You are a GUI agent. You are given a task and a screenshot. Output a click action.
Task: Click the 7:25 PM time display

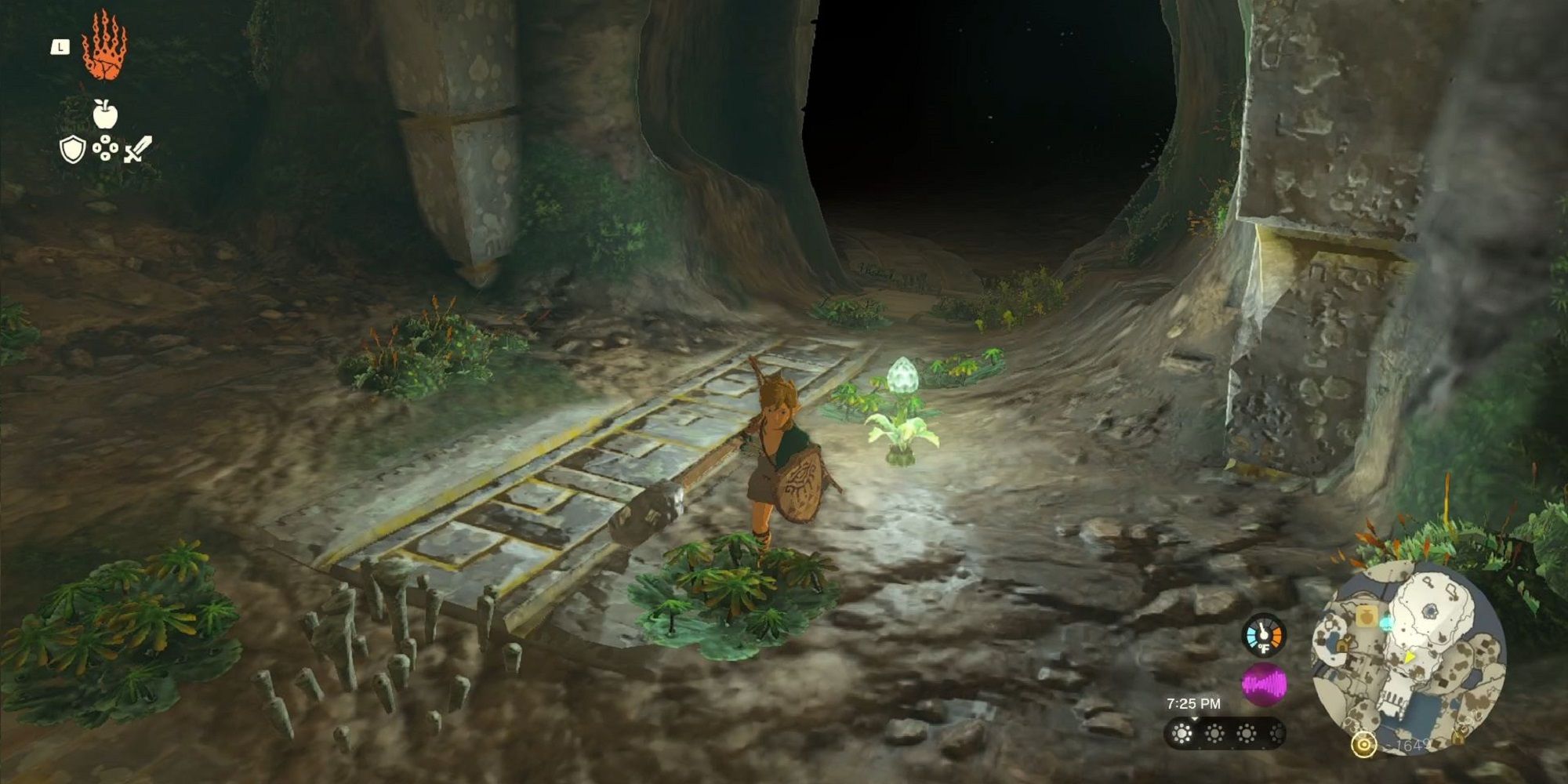[x=1193, y=703]
